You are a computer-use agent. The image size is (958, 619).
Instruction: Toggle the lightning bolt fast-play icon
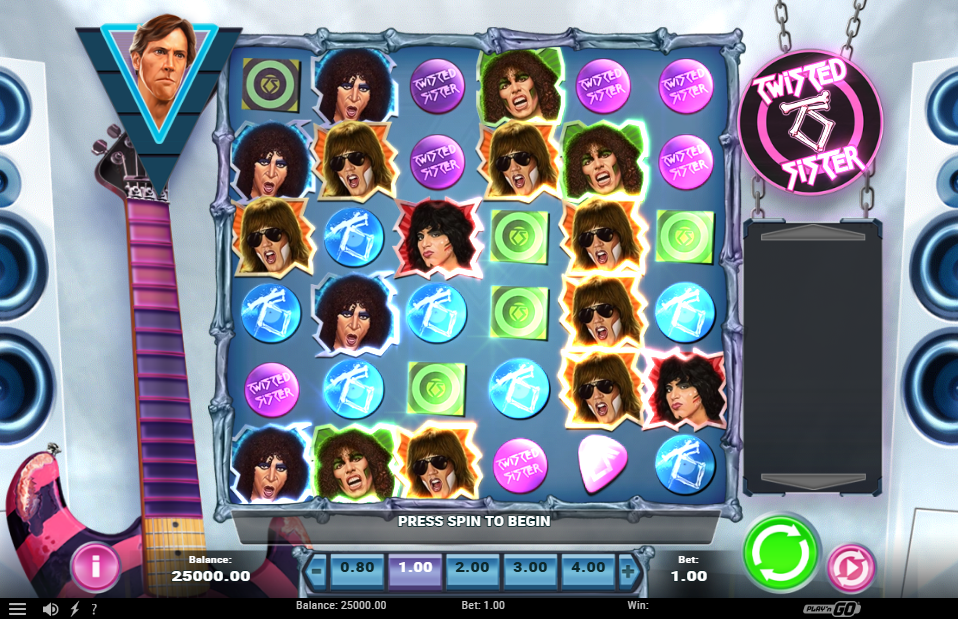click(74, 608)
